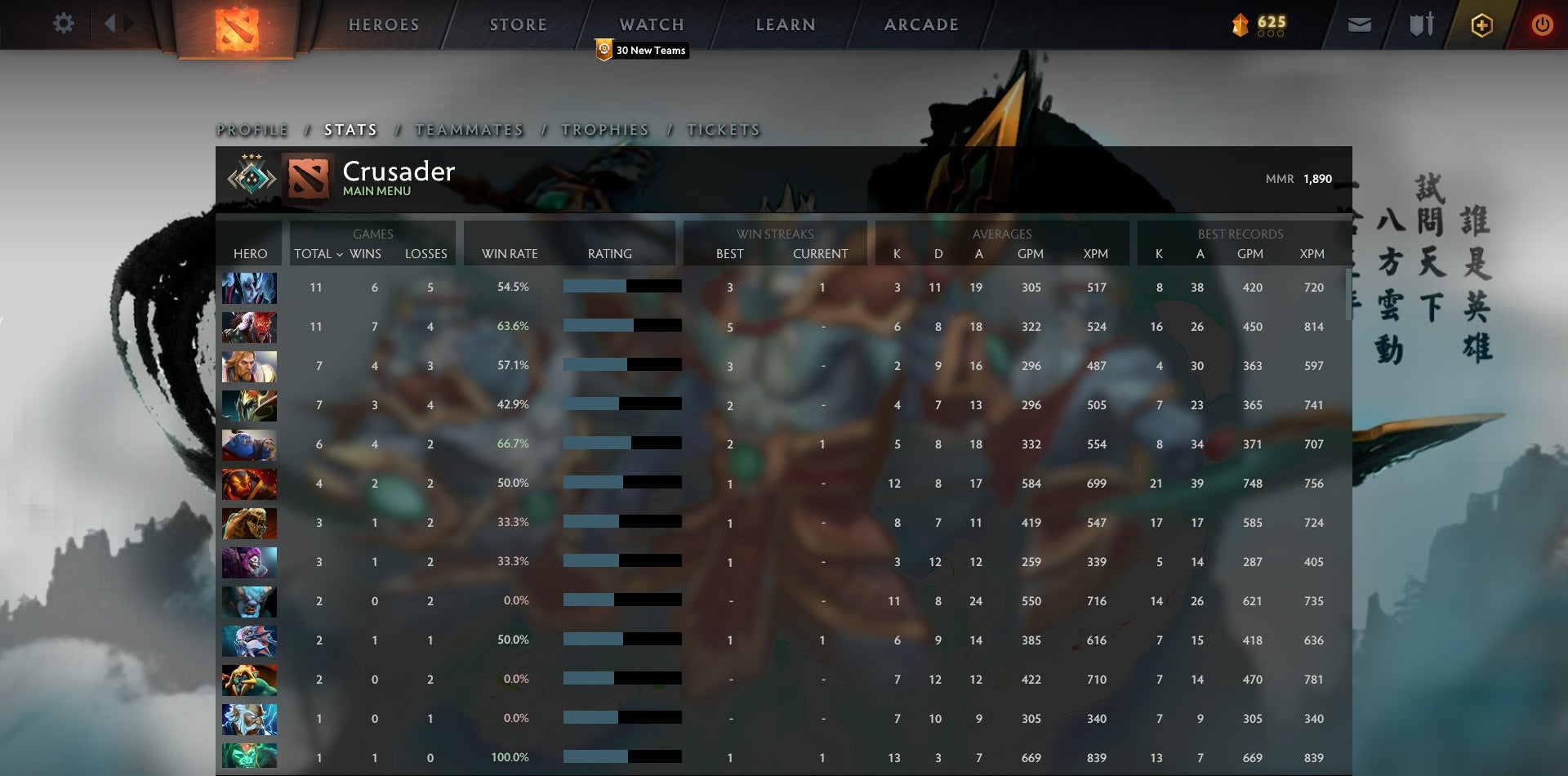
Task: Click Omniknight's win rate rating bar
Action: [x=621, y=364]
